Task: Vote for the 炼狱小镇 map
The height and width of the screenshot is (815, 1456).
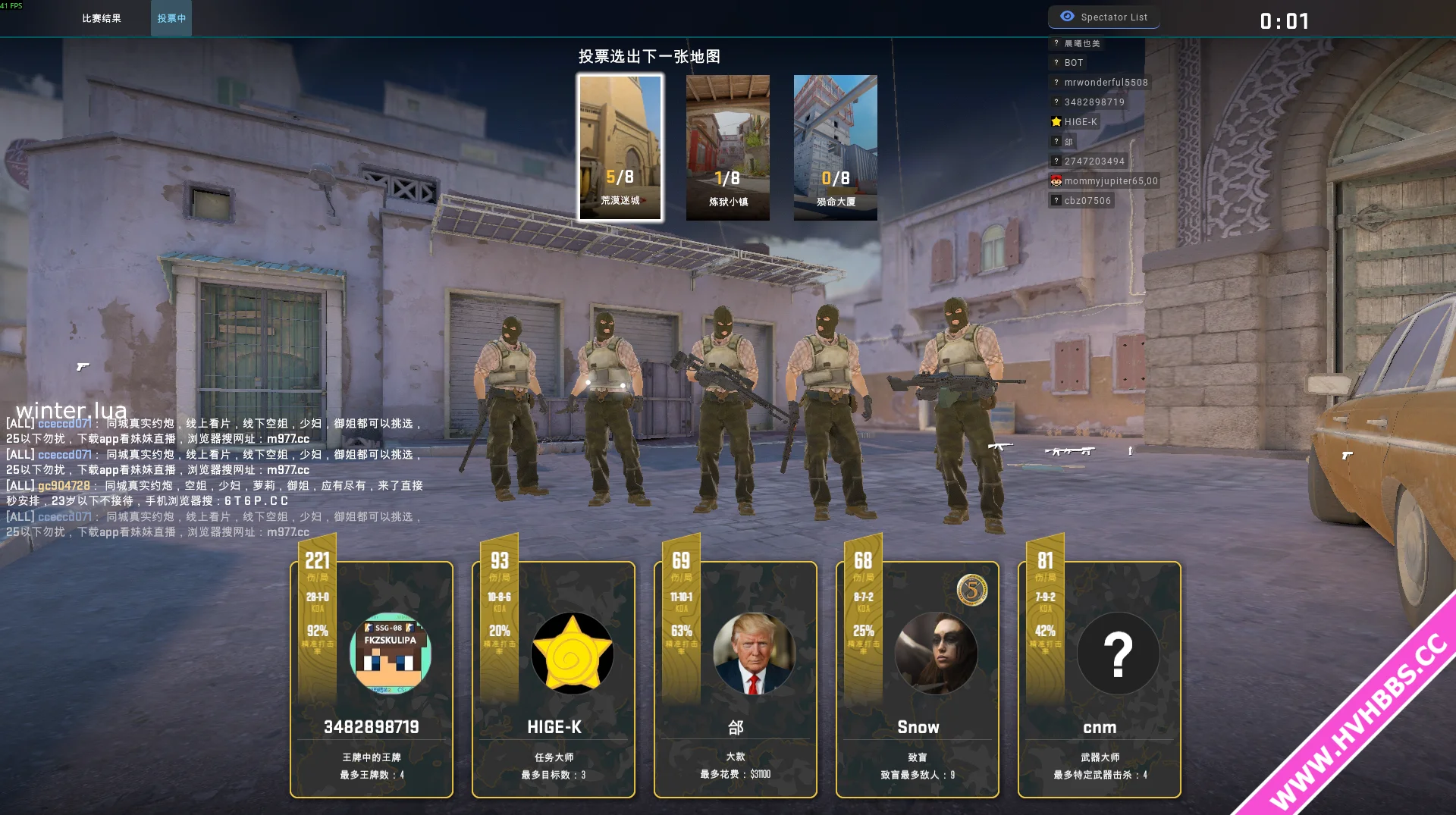Action: 728,147
